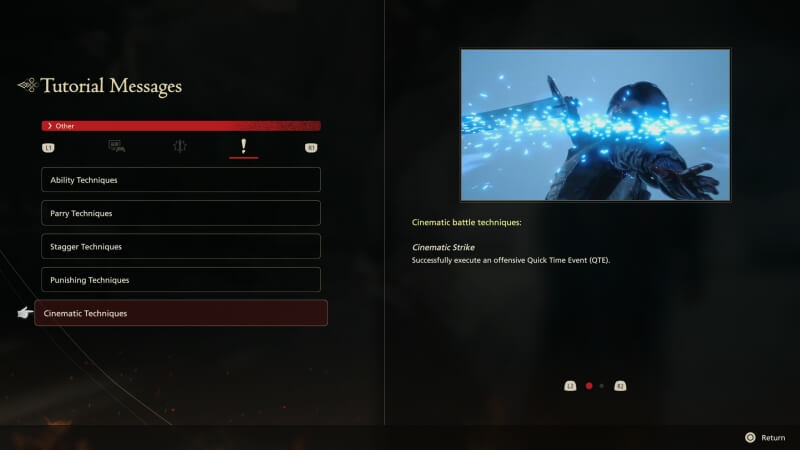This screenshot has width=800, height=450.
Task: Click the Cinematic Strike preview image
Action: click(x=595, y=125)
